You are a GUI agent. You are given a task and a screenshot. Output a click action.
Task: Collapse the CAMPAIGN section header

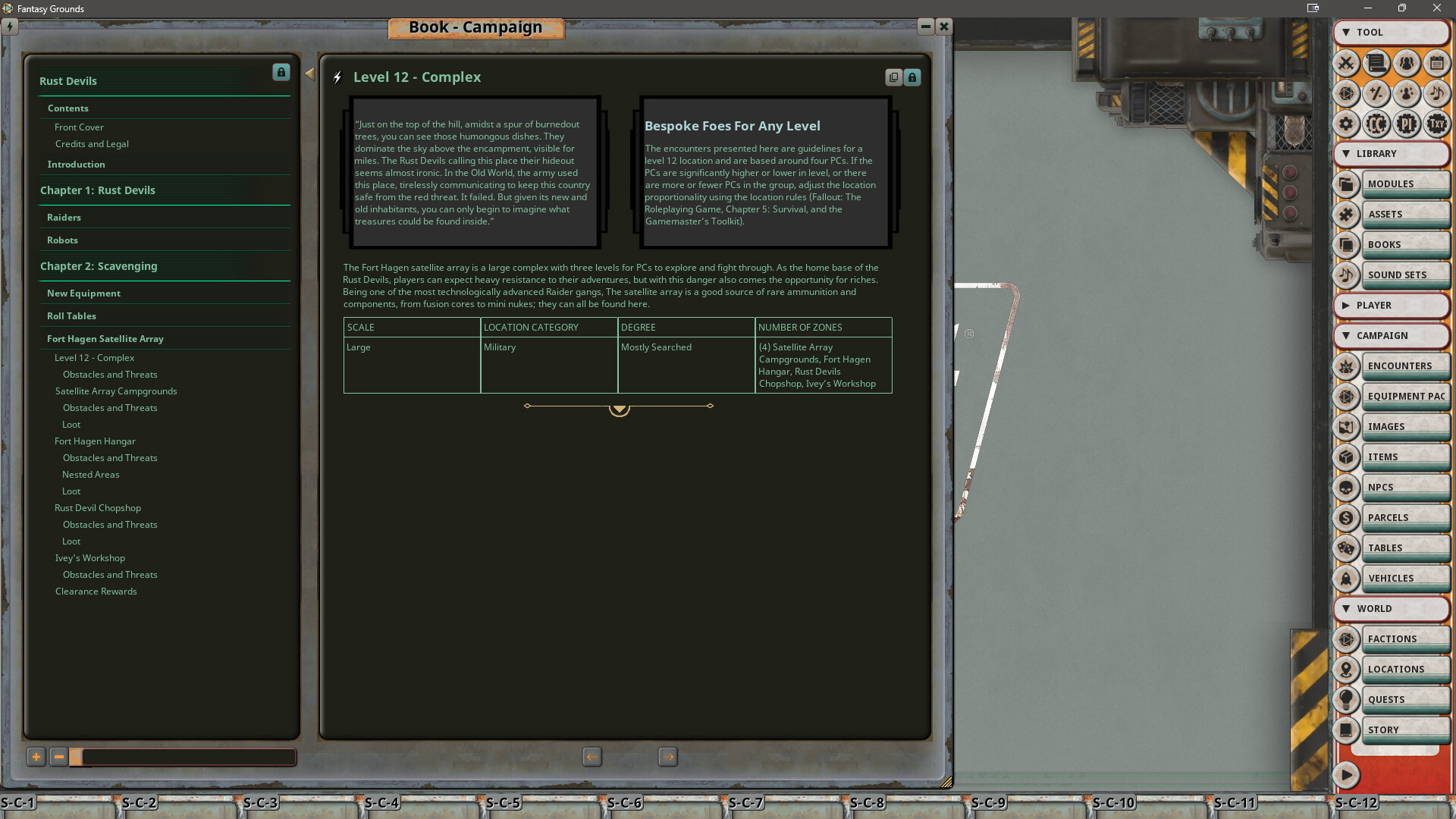[x=1392, y=336]
